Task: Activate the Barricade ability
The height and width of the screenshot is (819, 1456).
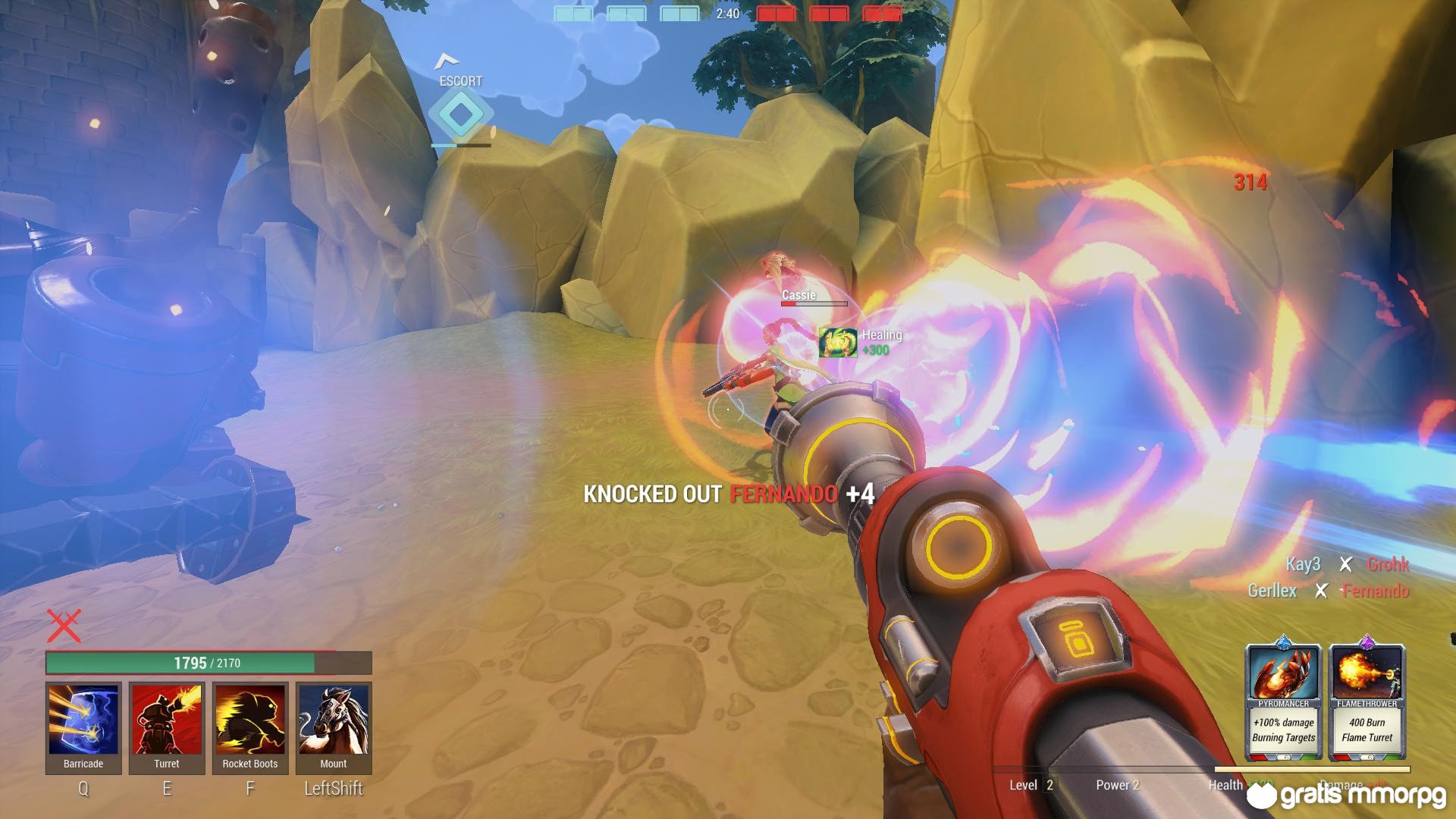Action: (83, 720)
